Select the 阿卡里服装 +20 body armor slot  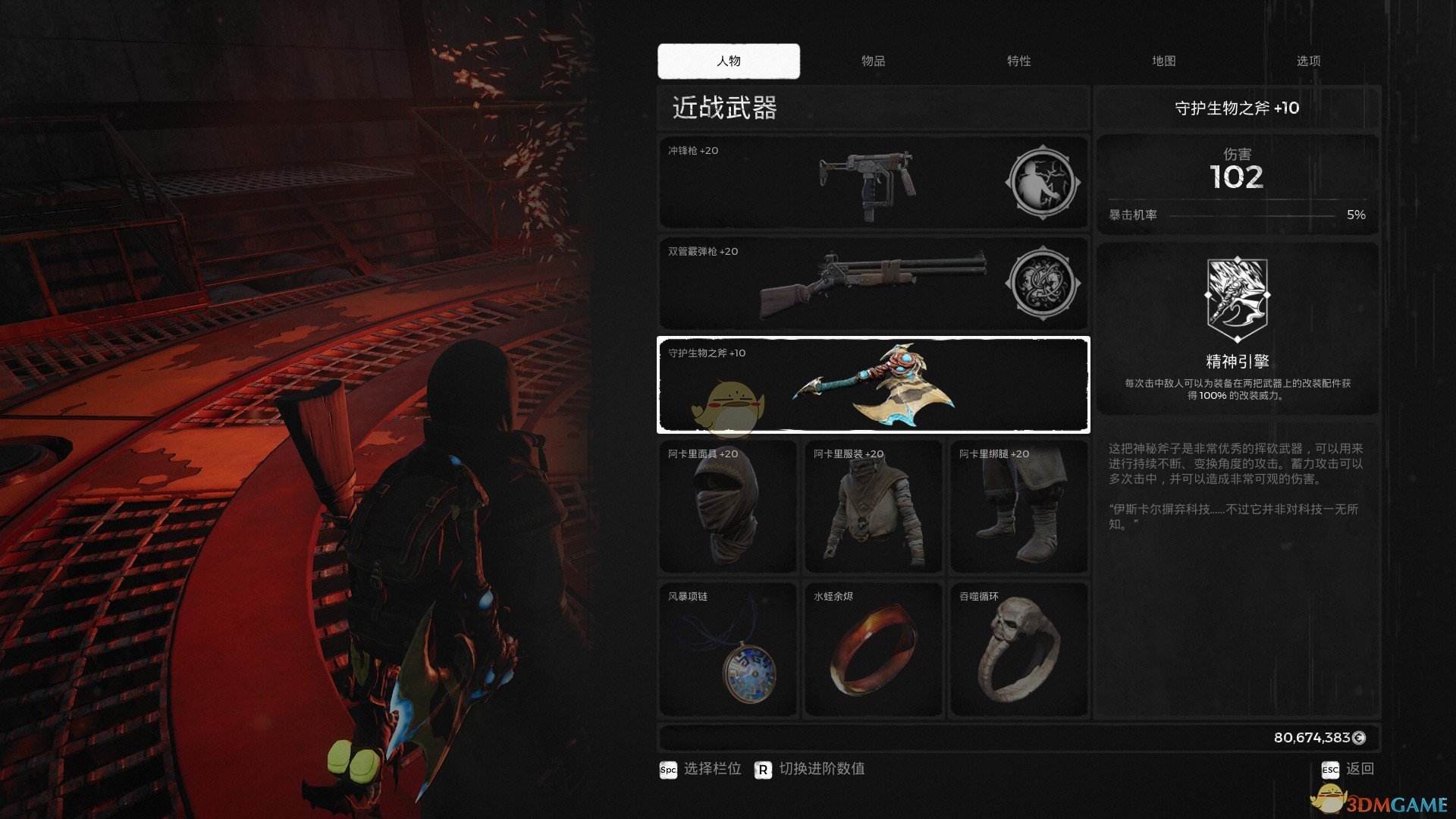873,507
